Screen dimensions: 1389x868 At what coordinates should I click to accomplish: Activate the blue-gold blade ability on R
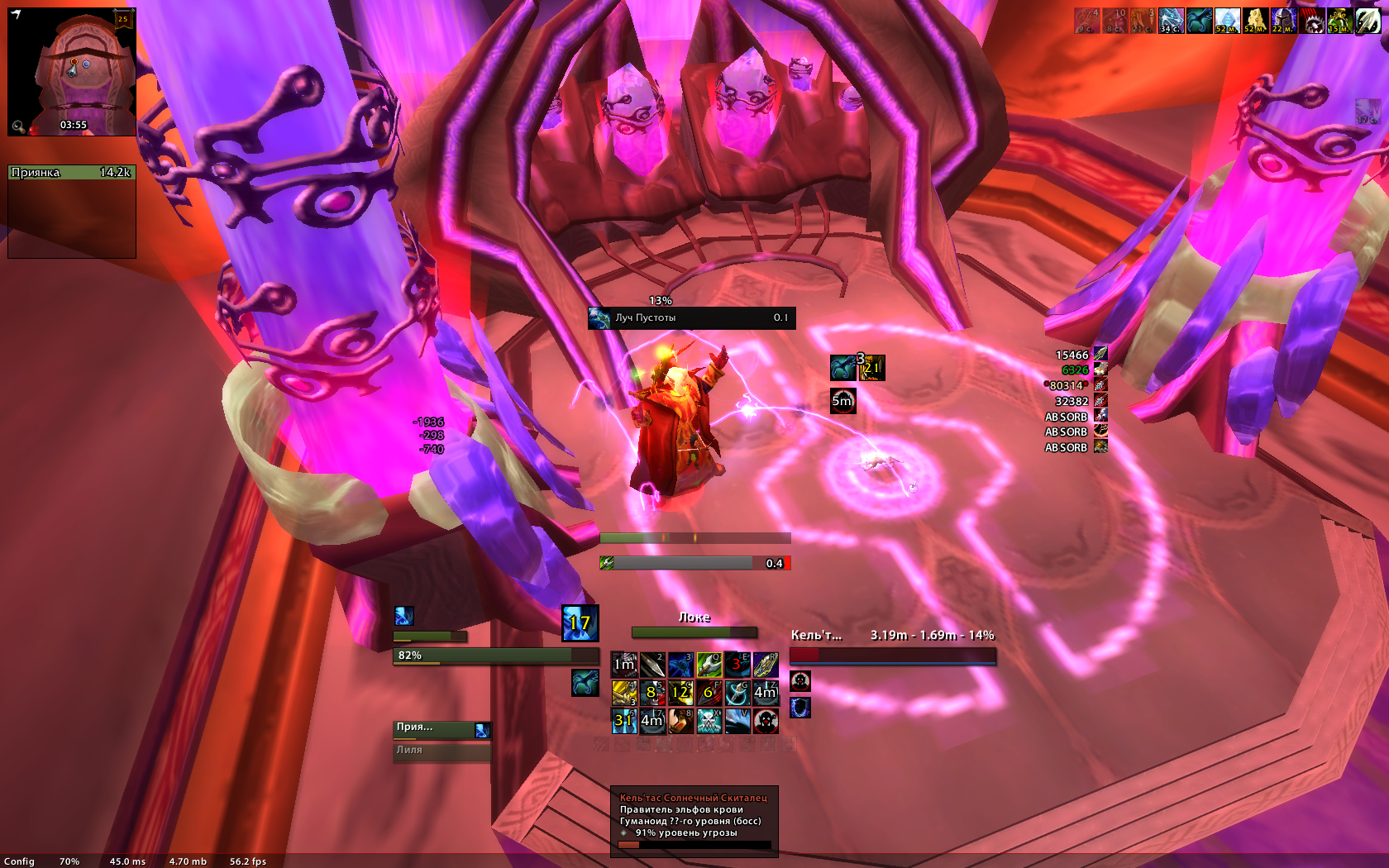pyautogui.click(x=765, y=665)
